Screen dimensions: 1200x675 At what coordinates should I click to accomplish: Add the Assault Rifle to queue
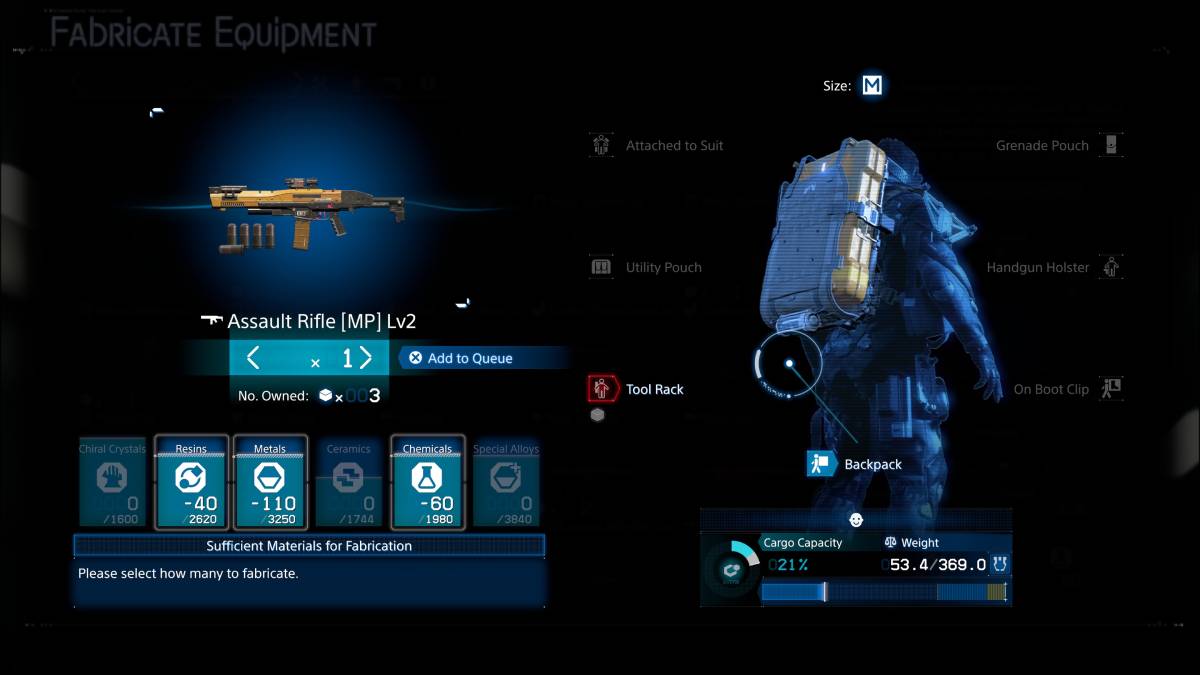[x=460, y=358]
